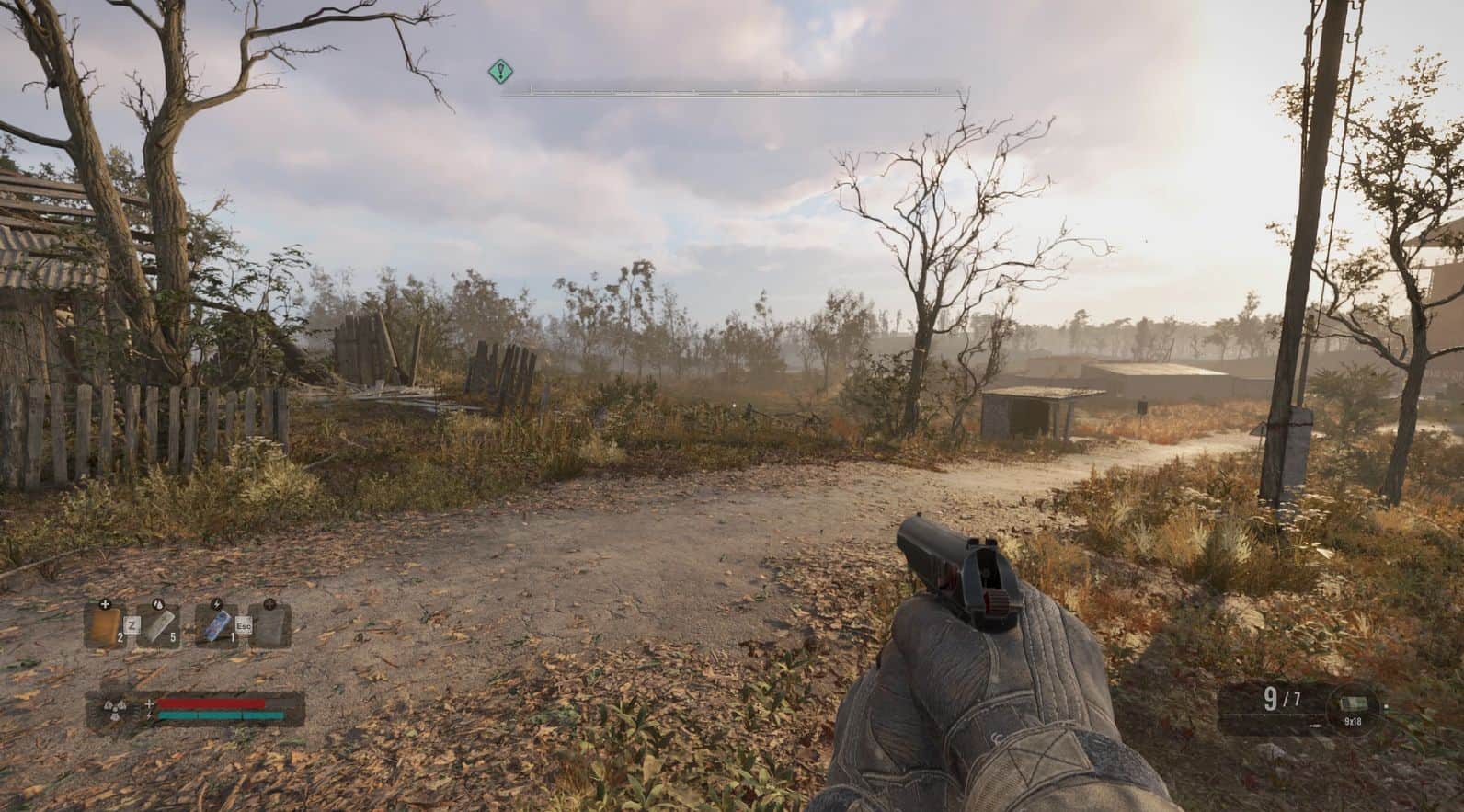Click the compass bar
This screenshot has height=812, width=1464.
tap(731, 91)
